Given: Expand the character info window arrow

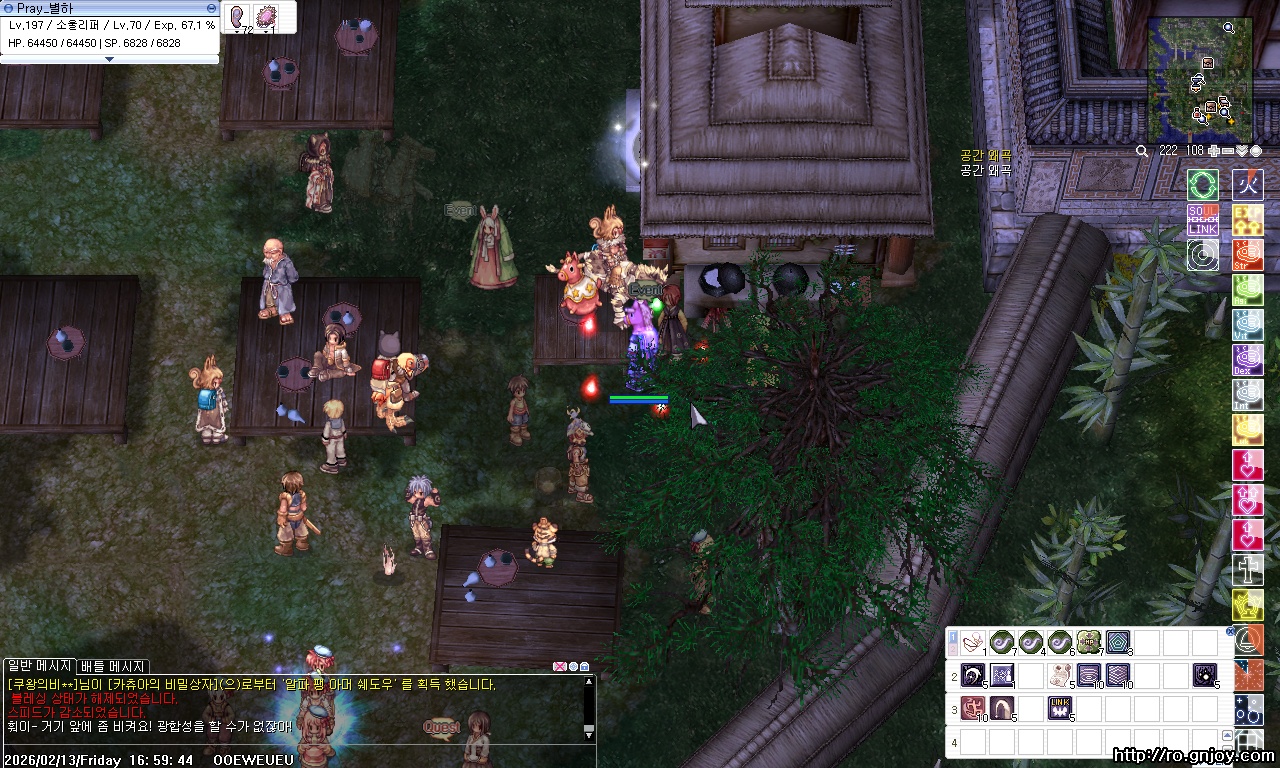Looking at the screenshot, I should click(x=110, y=59).
